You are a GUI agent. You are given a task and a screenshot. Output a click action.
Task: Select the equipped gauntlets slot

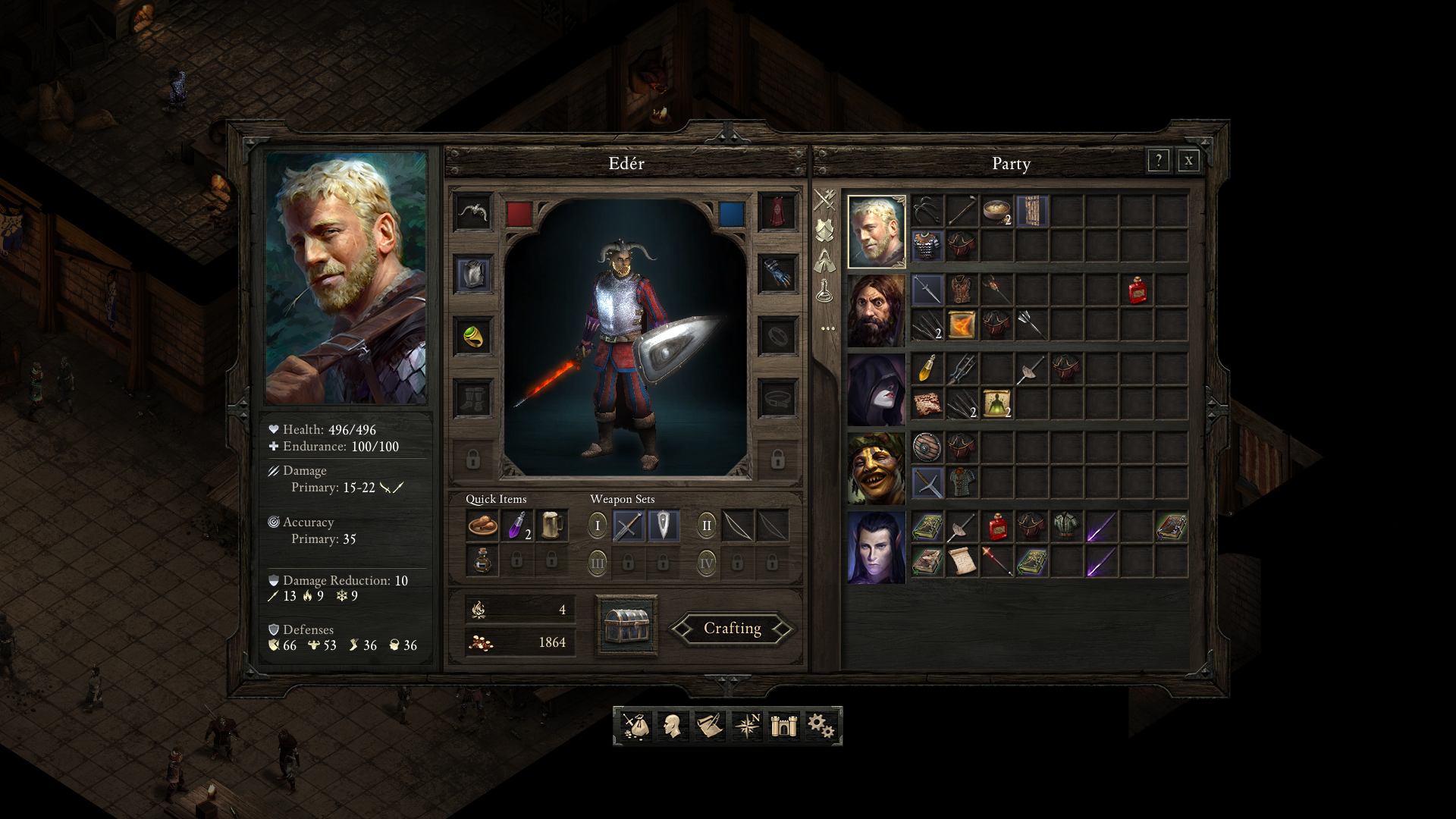pos(778,274)
